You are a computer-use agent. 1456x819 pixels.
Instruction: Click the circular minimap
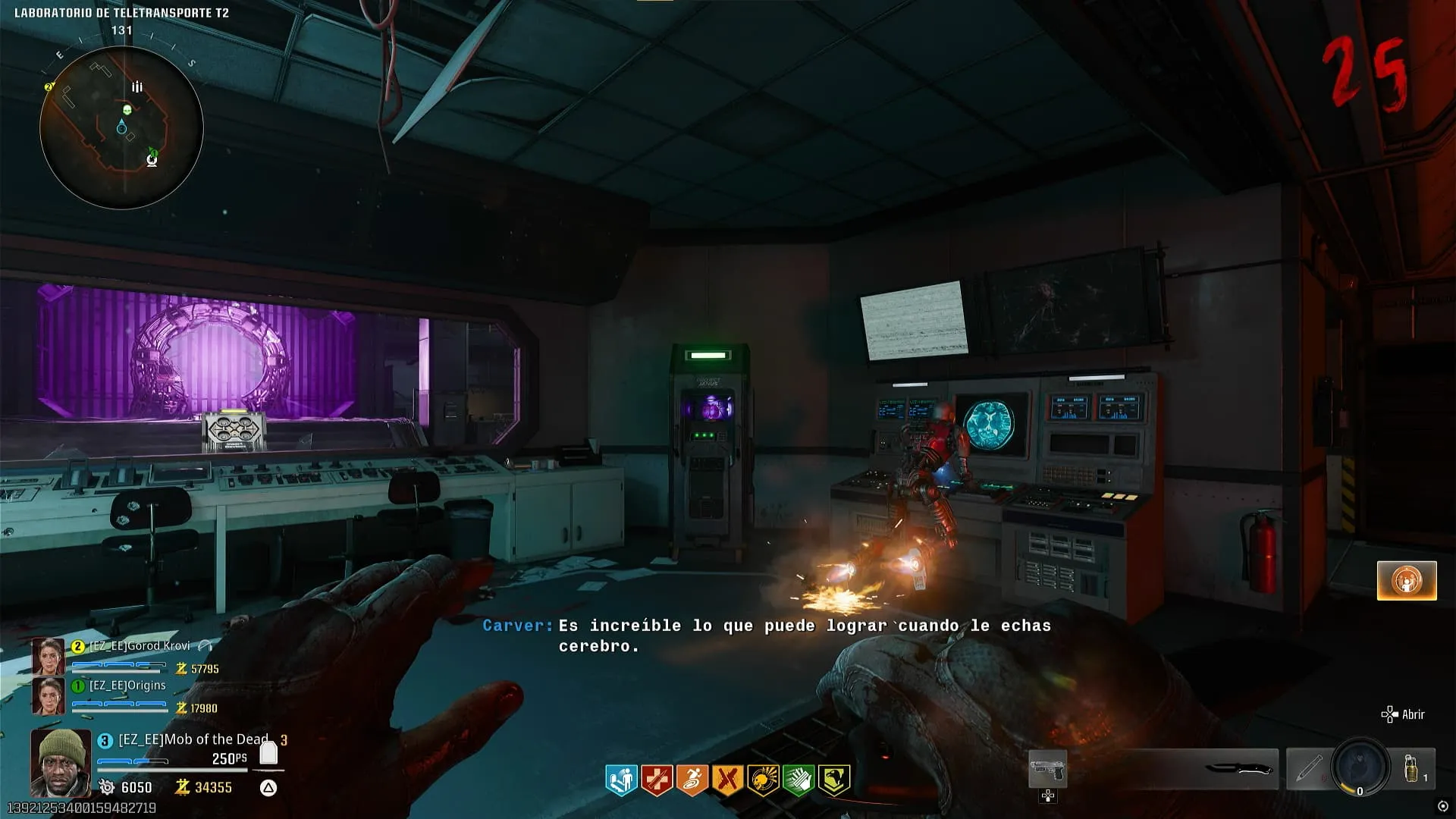click(x=121, y=127)
